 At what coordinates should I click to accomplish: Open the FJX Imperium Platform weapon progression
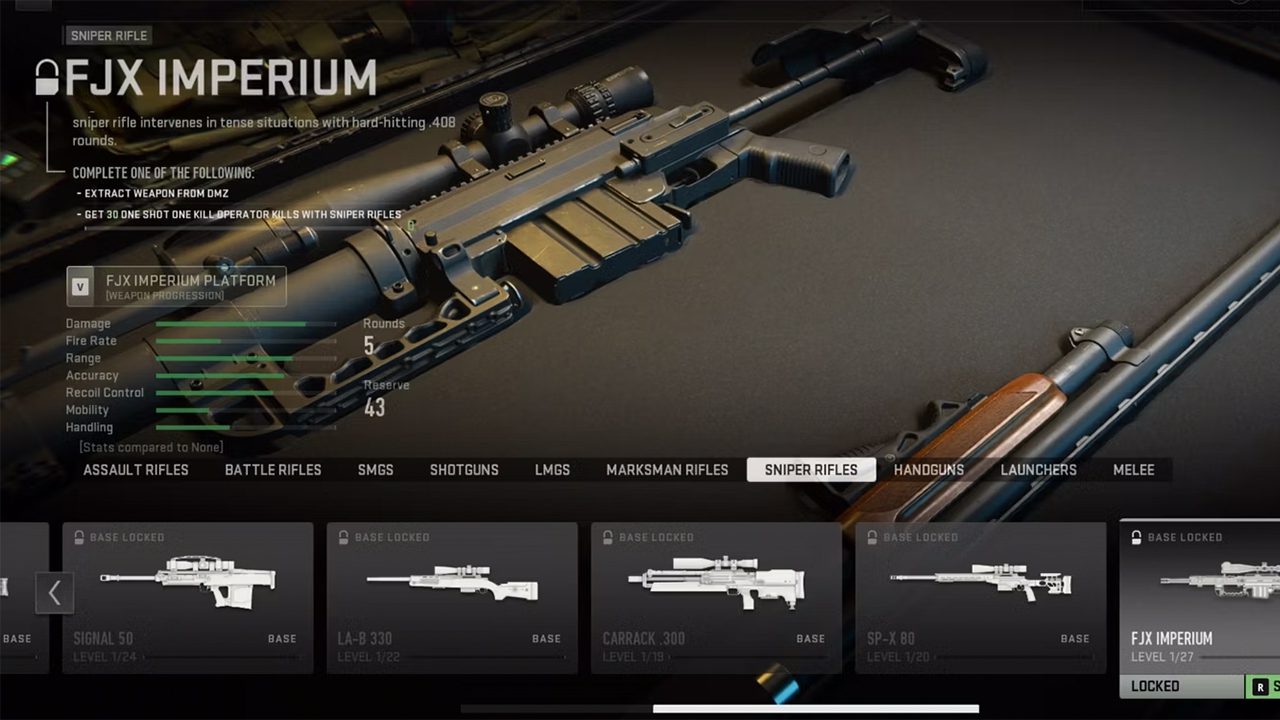(177, 286)
